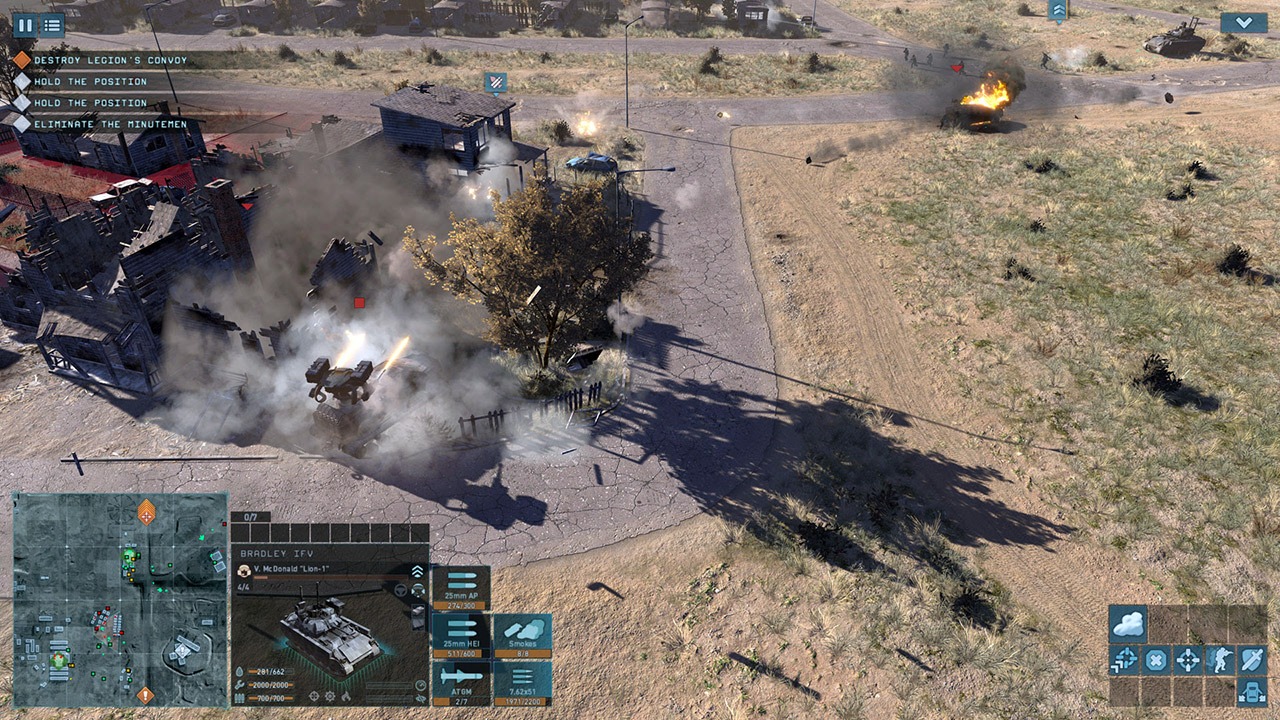
Task: Toggle the driver steering wheel control
Action: (x=400, y=590)
